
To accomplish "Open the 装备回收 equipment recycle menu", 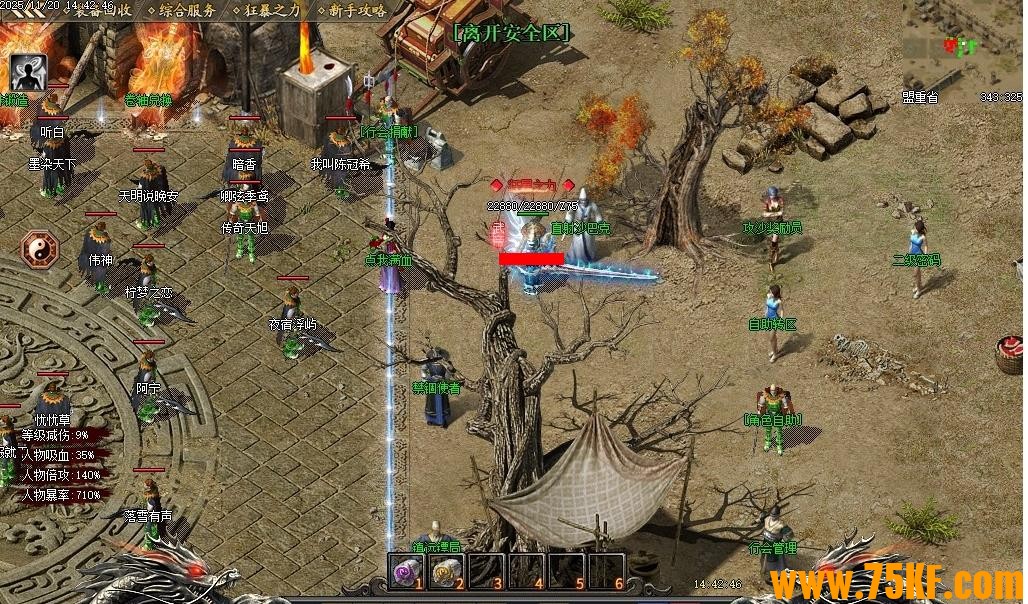I will [103, 11].
